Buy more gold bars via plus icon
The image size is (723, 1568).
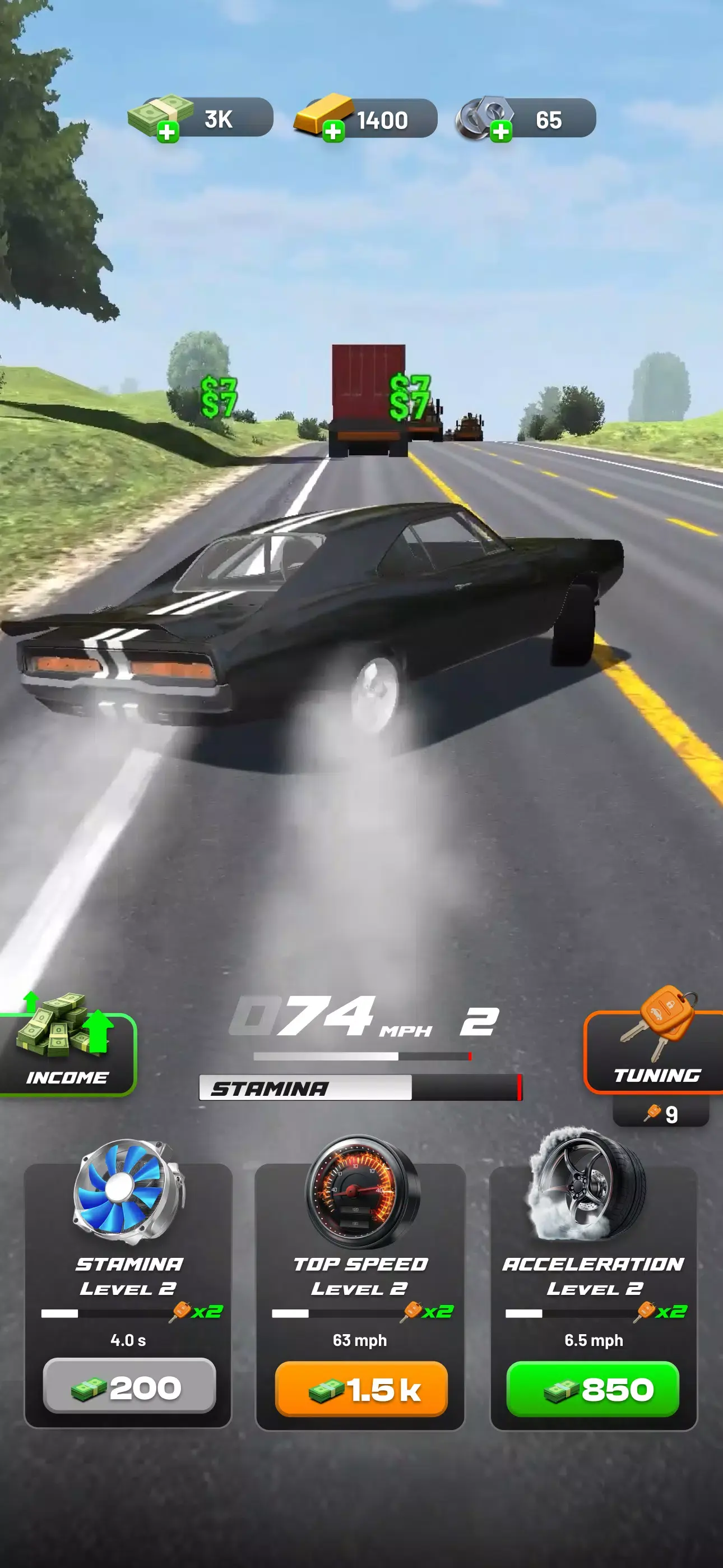coord(333,131)
